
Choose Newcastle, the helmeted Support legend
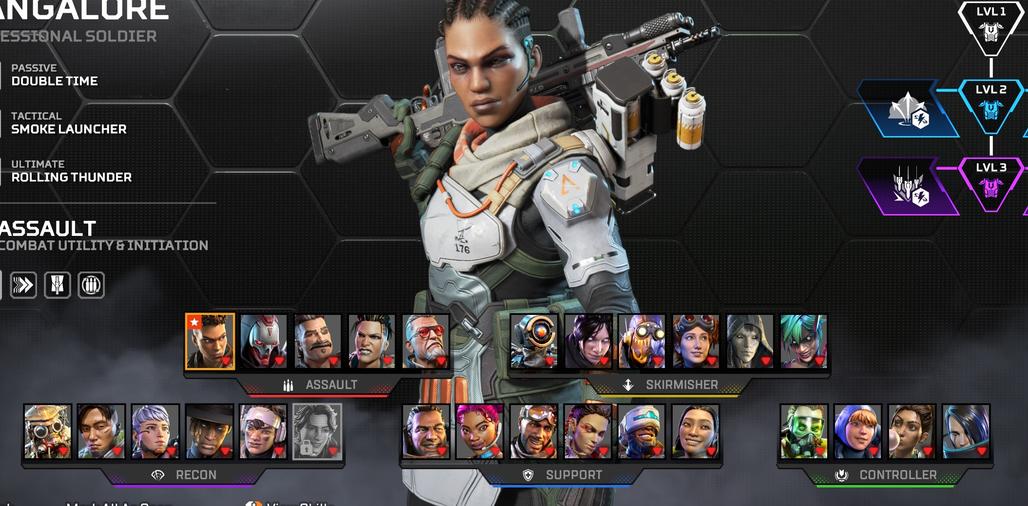[x=642, y=431]
